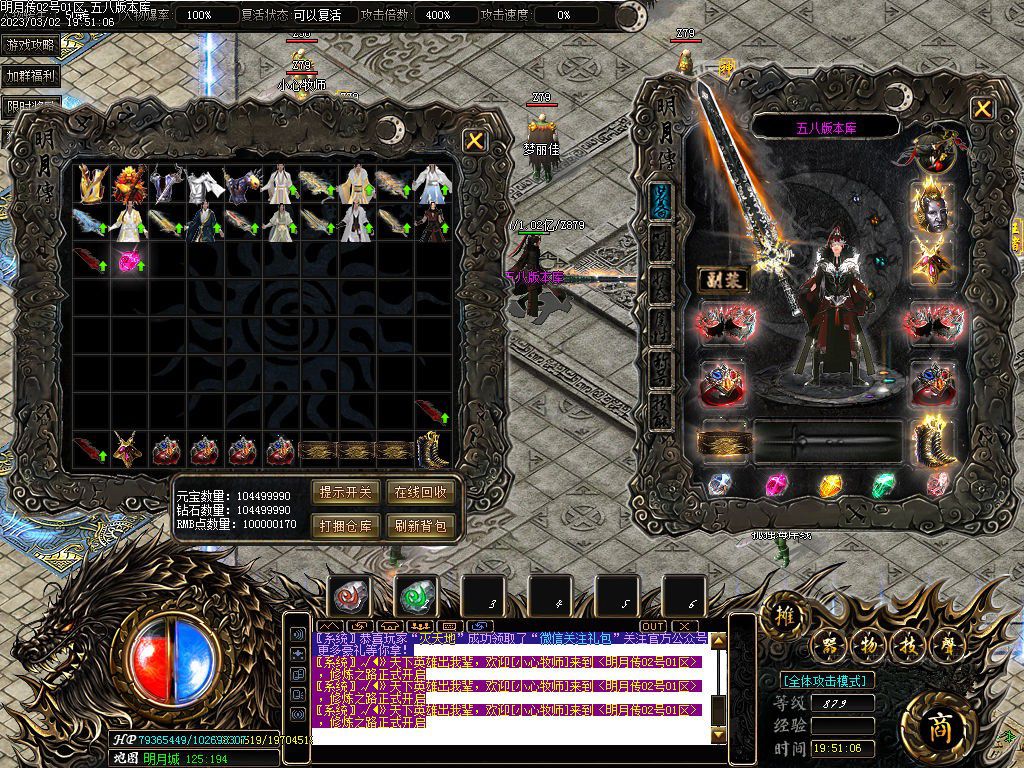Click the 副装 secondary equipment button
The image size is (1024, 768).
(721, 280)
